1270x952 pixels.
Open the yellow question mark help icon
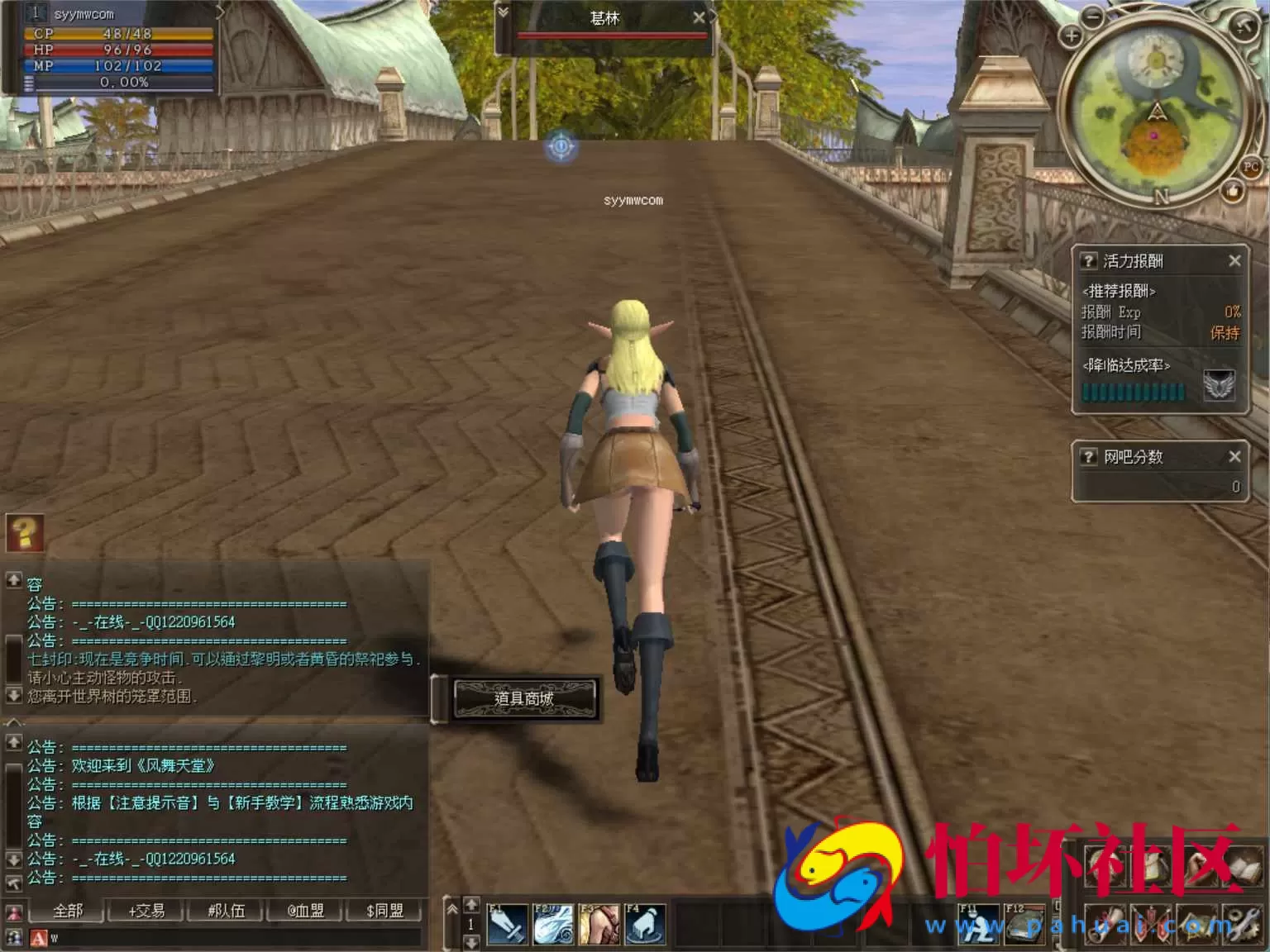coord(25,533)
